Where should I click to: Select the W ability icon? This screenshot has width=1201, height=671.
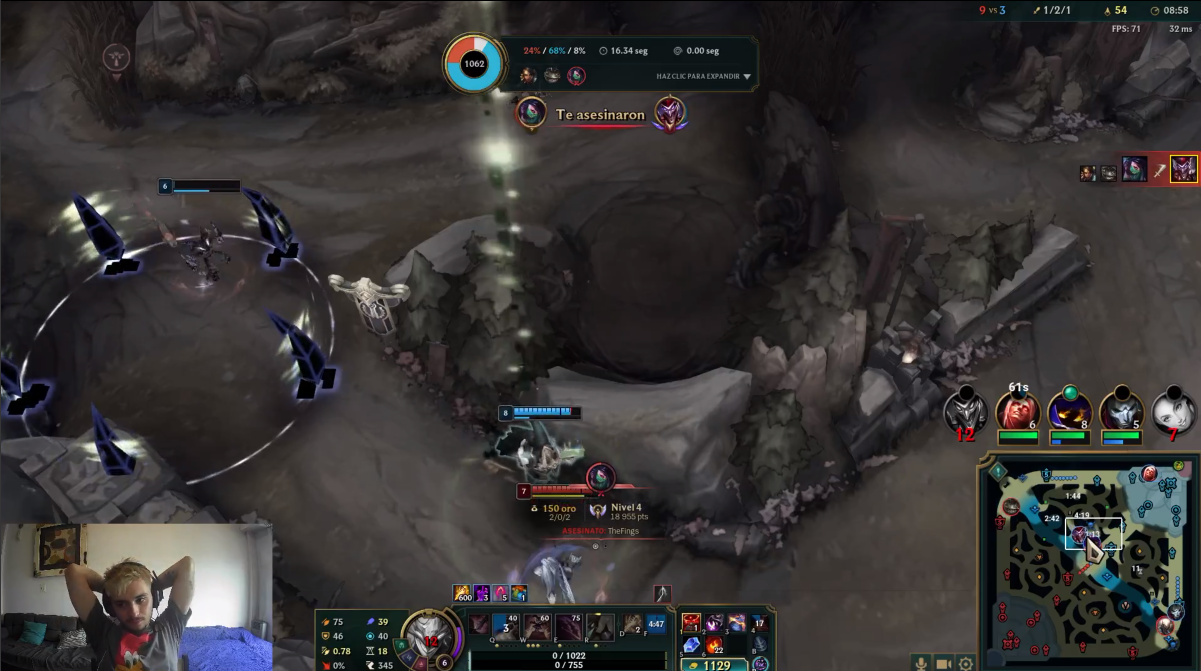(538, 627)
